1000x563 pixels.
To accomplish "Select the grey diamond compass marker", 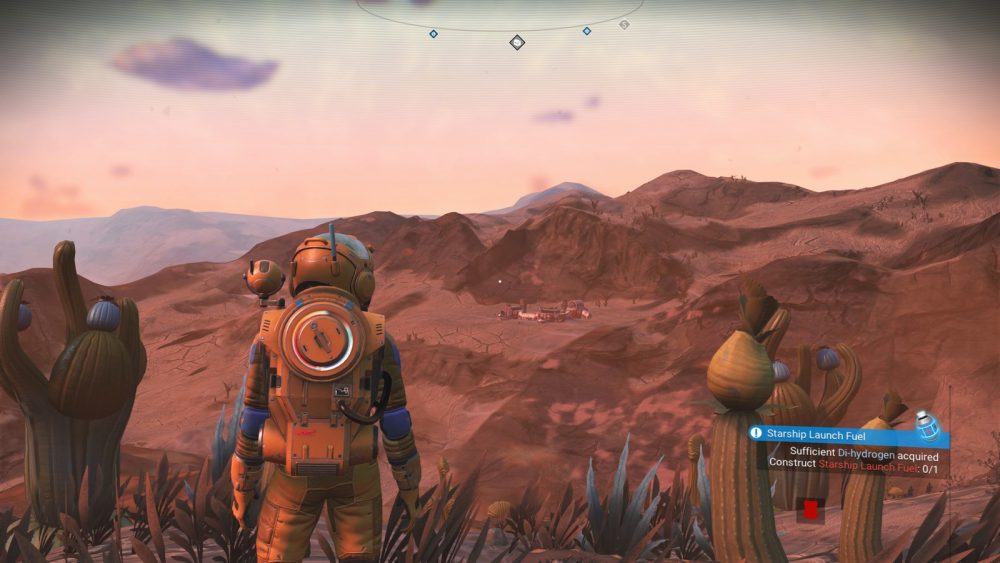I will pos(624,24).
